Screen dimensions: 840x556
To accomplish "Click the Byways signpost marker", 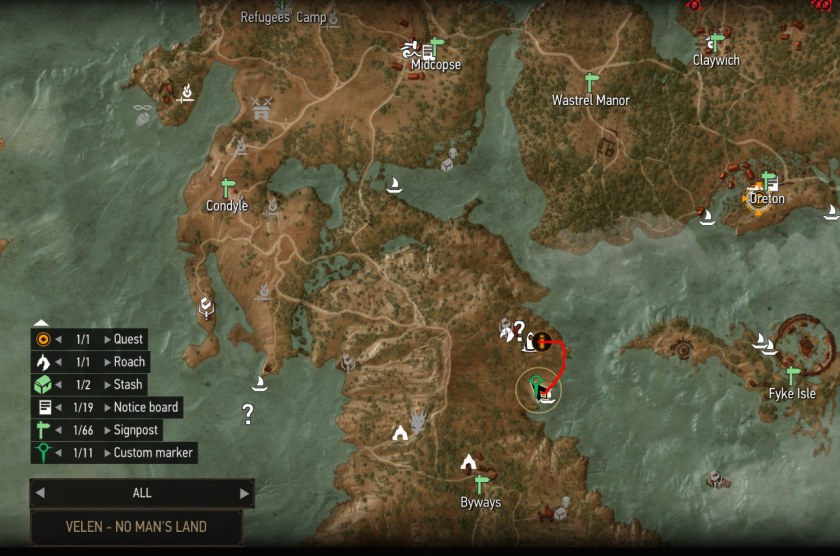I will (x=481, y=483).
